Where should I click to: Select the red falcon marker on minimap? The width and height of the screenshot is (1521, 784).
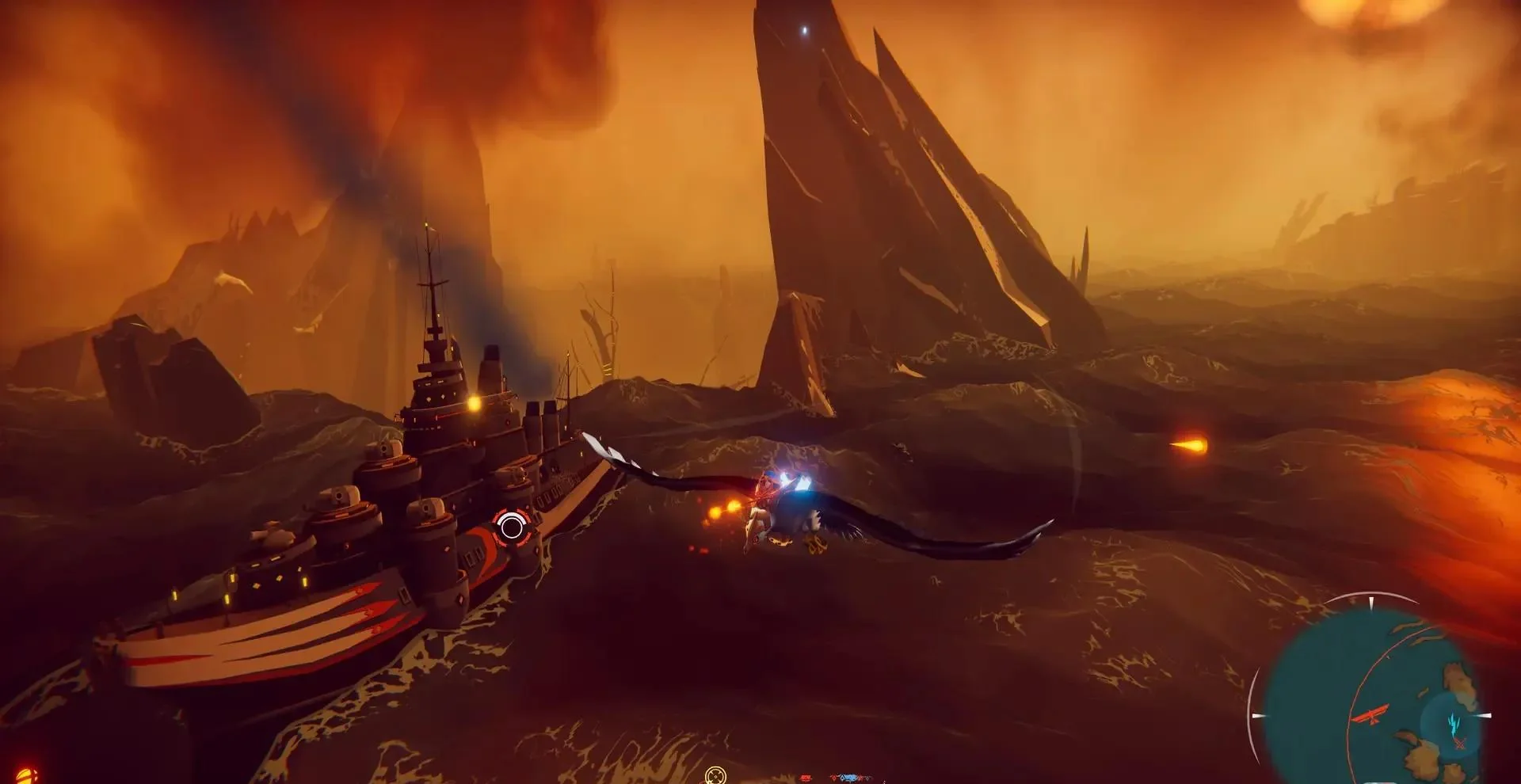(x=1371, y=715)
